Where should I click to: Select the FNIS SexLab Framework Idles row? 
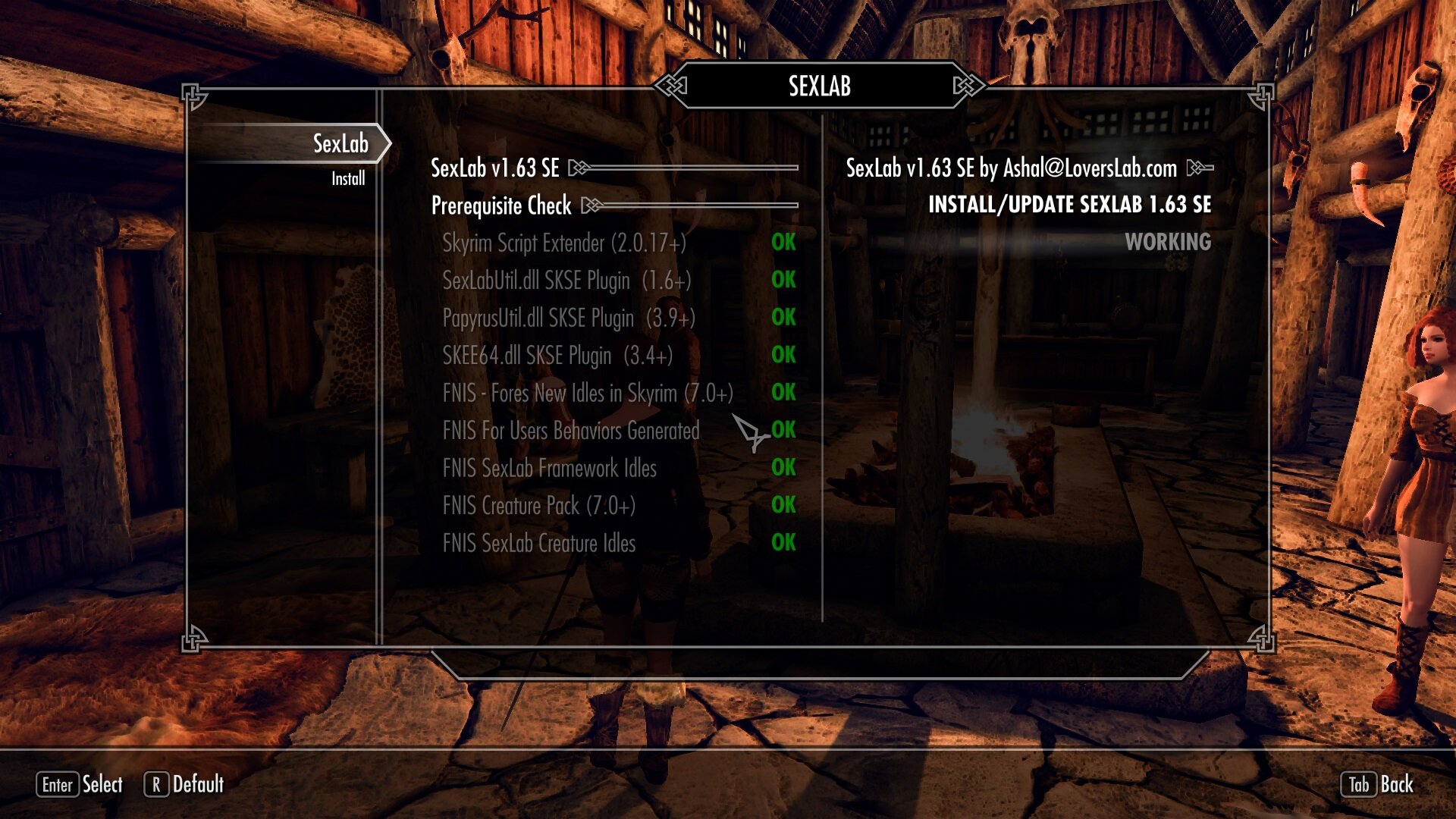tap(550, 469)
